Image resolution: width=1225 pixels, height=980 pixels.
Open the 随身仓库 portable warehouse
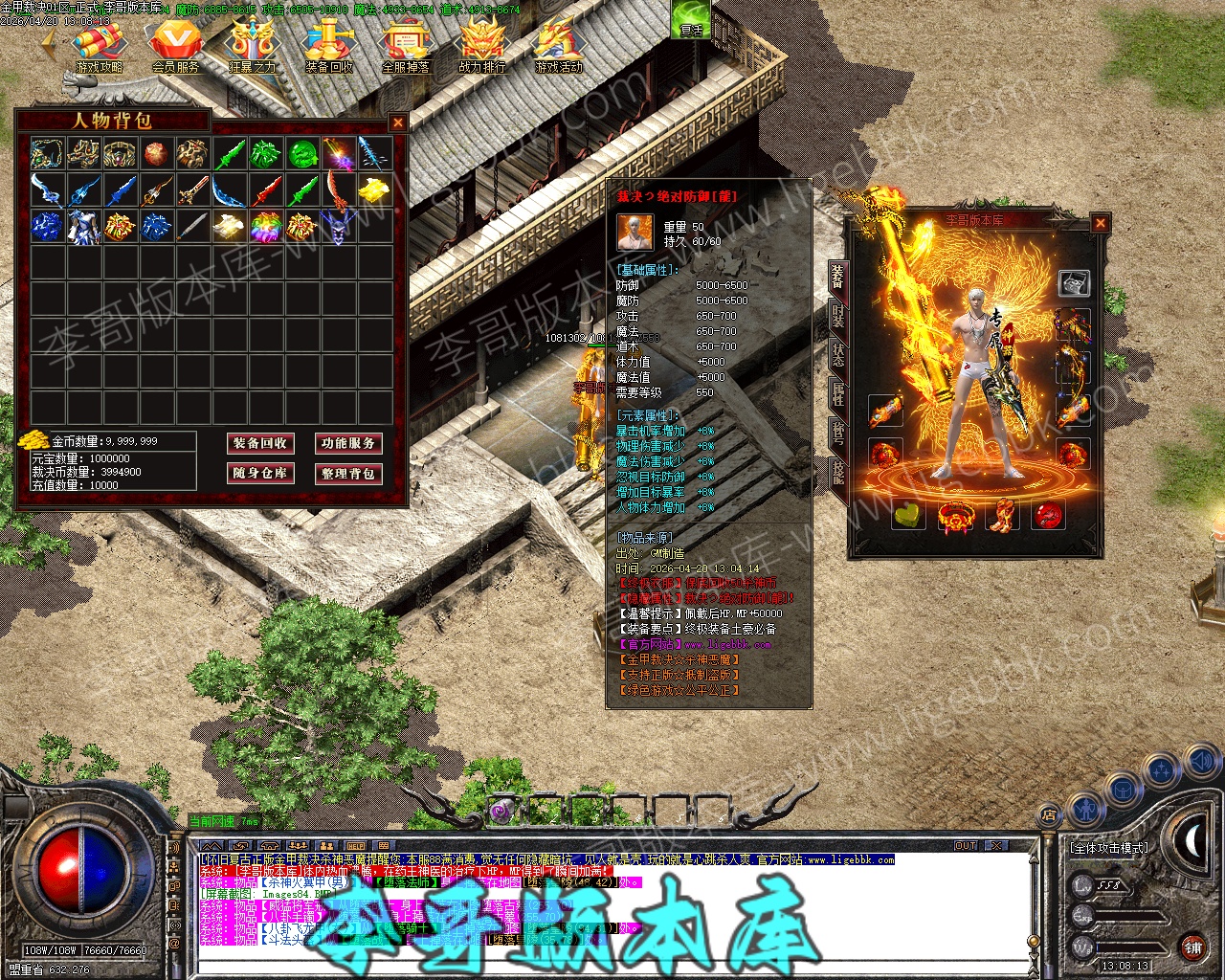[x=259, y=473]
